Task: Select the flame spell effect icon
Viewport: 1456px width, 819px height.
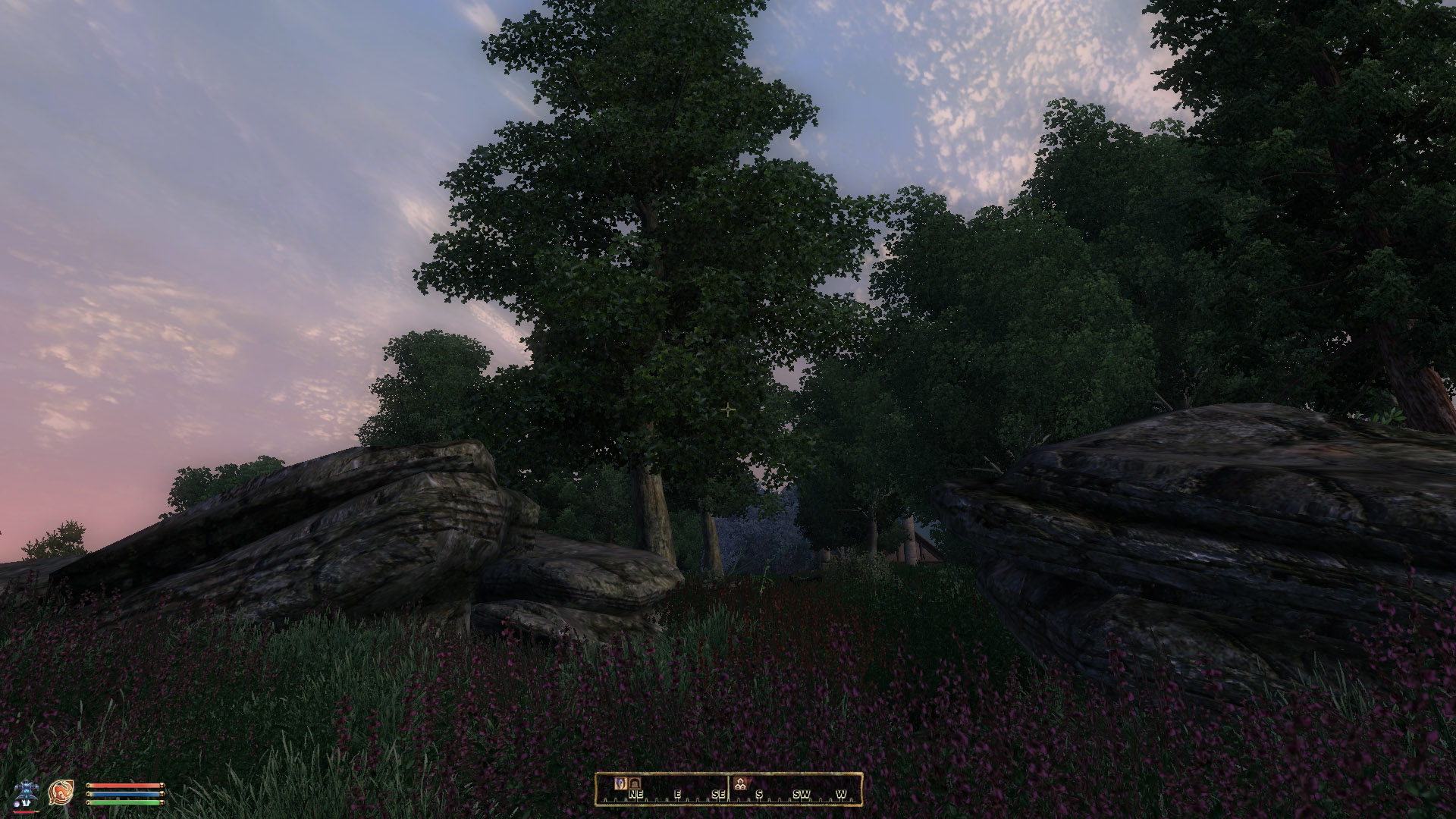Action: (x=60, y=792)
